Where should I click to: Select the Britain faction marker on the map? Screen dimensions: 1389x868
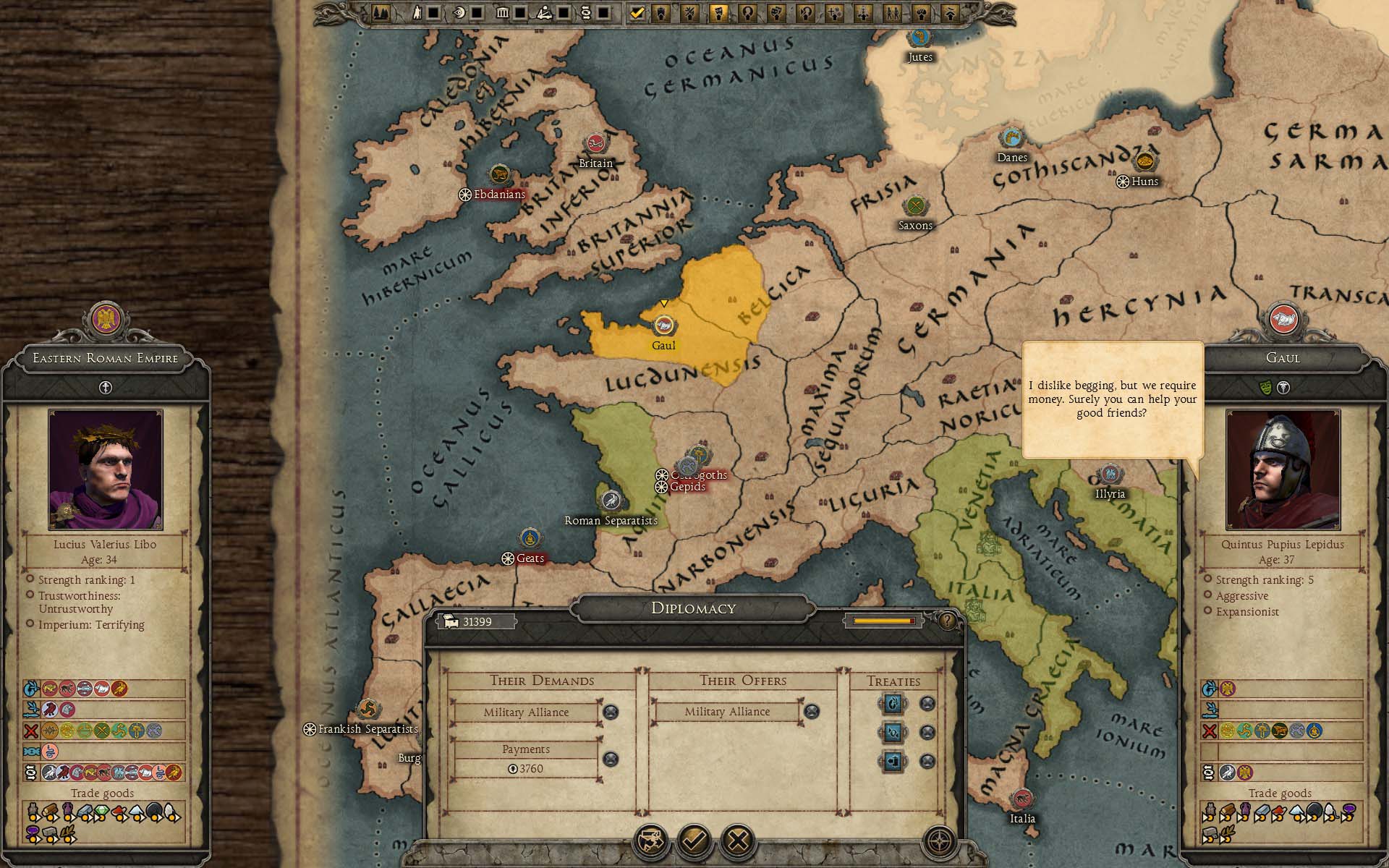point(595,143)
